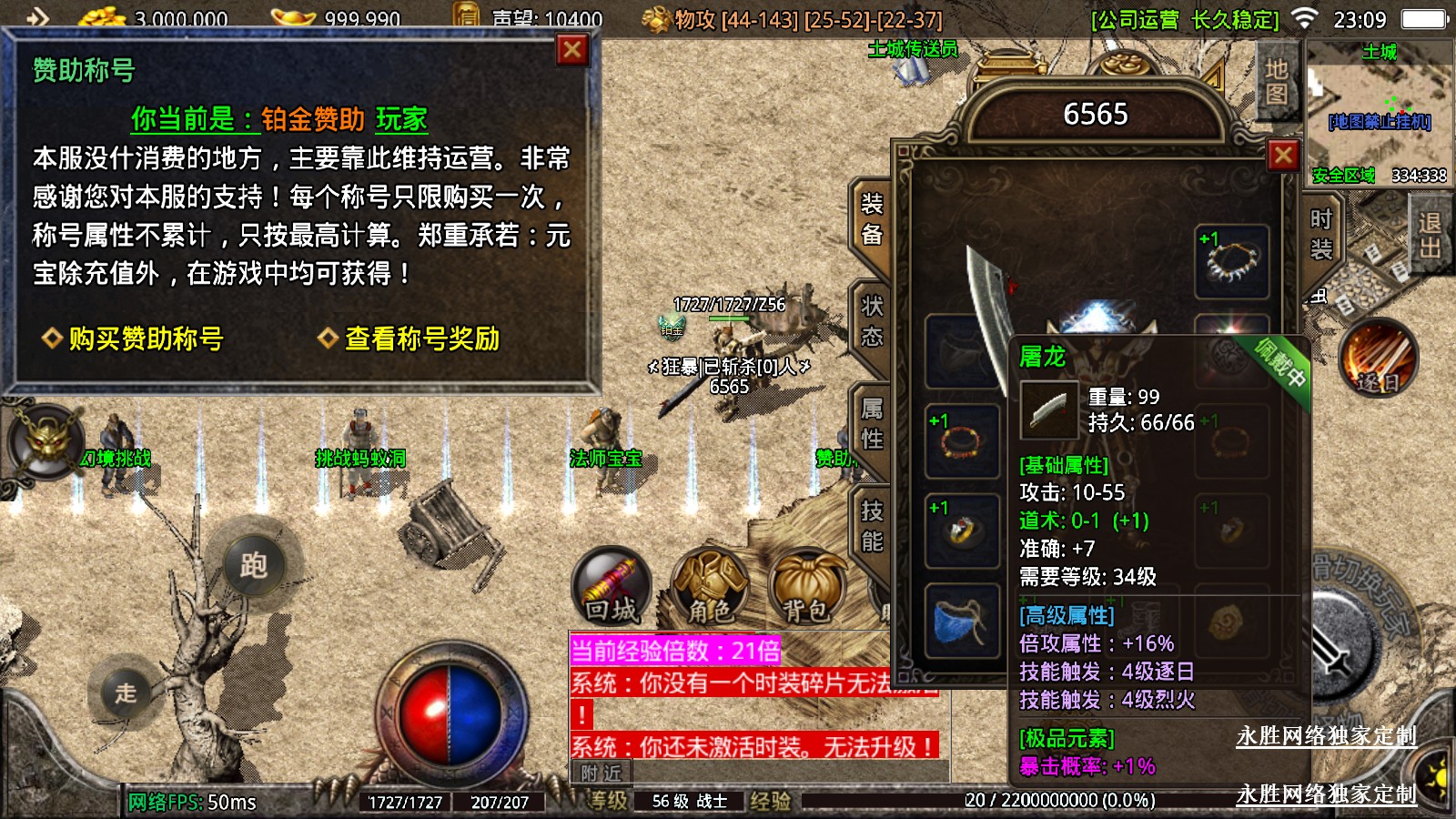Activate the 逐日 sword skill
This screenshot has width=1456, height=819.
click(1379, 358)
